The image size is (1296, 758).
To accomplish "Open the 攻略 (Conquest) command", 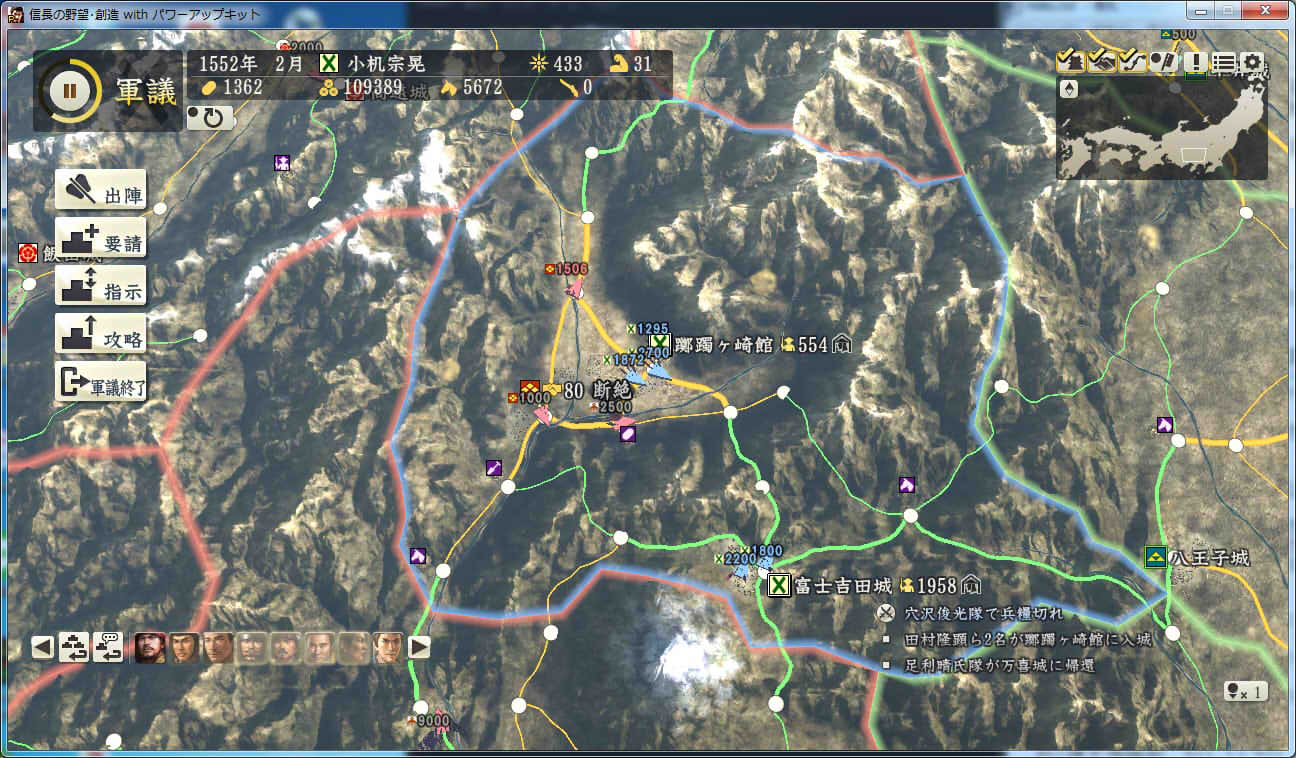I will pyautogui.click(x=101, y=335).
